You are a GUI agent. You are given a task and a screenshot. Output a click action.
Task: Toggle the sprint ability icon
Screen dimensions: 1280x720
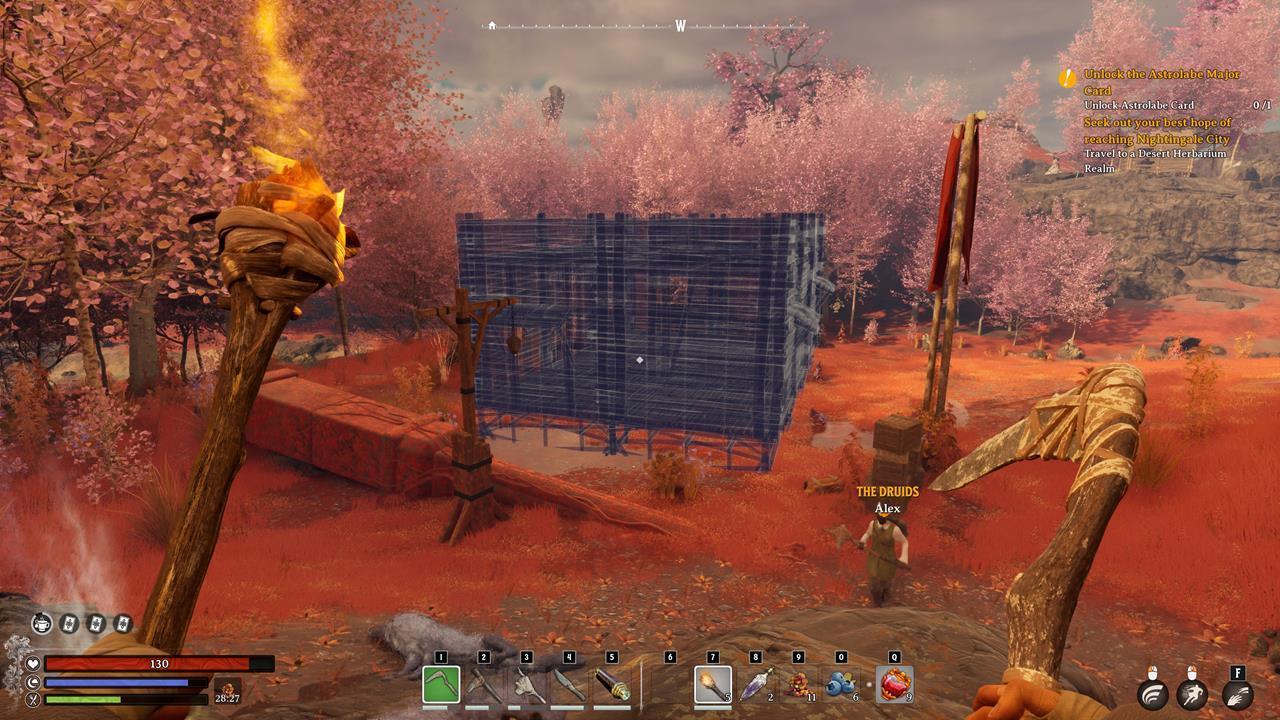click(1191, 694)
